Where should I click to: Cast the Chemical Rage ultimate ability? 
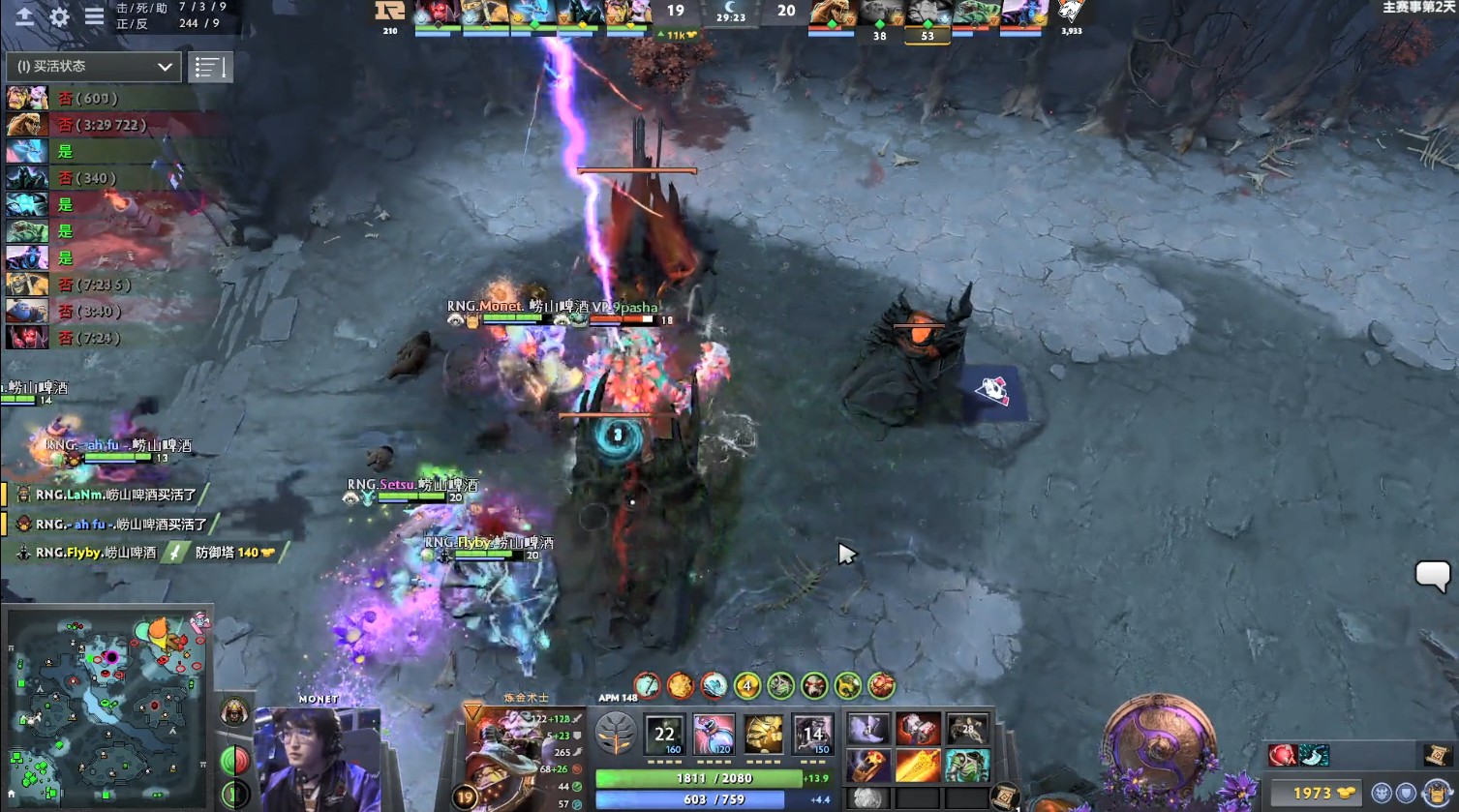pyautogui.click(x=814, y=734)
